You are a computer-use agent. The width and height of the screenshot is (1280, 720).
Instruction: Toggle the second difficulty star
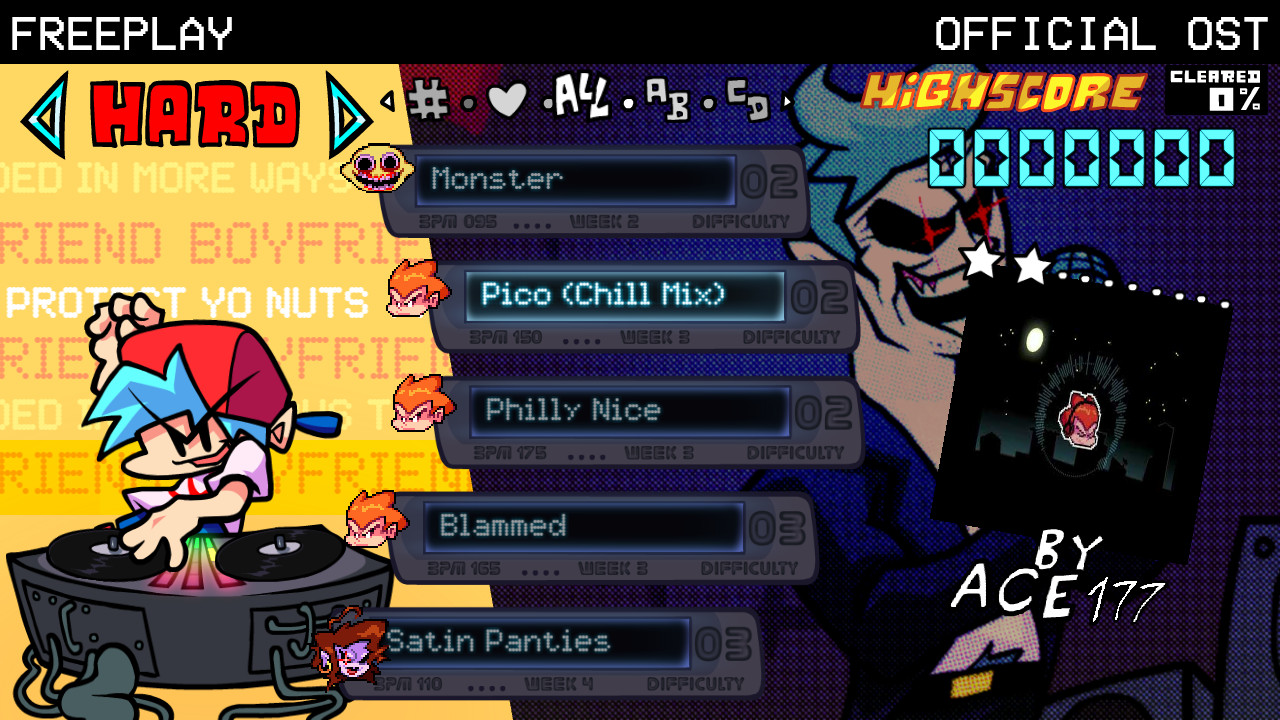click(x=1032, y=266)
